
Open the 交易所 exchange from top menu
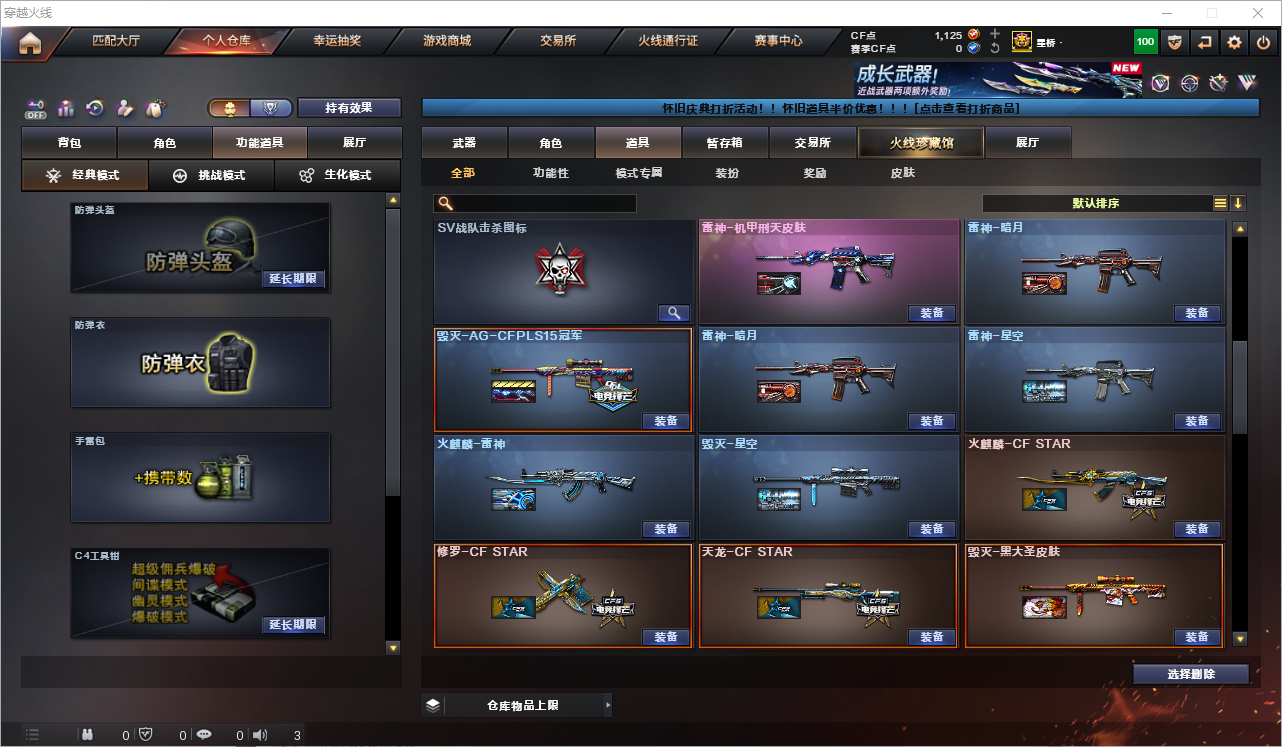(558, 41)
